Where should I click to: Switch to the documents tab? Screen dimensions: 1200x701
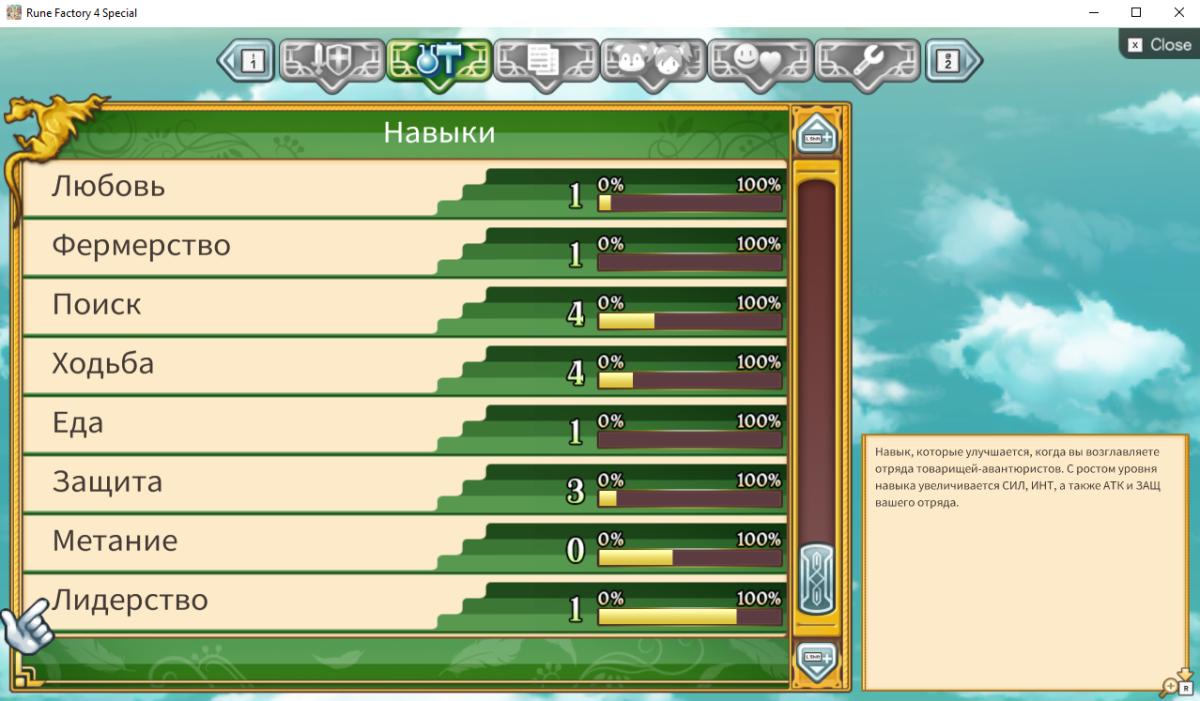pyautogui.click(x=546, y=62)
